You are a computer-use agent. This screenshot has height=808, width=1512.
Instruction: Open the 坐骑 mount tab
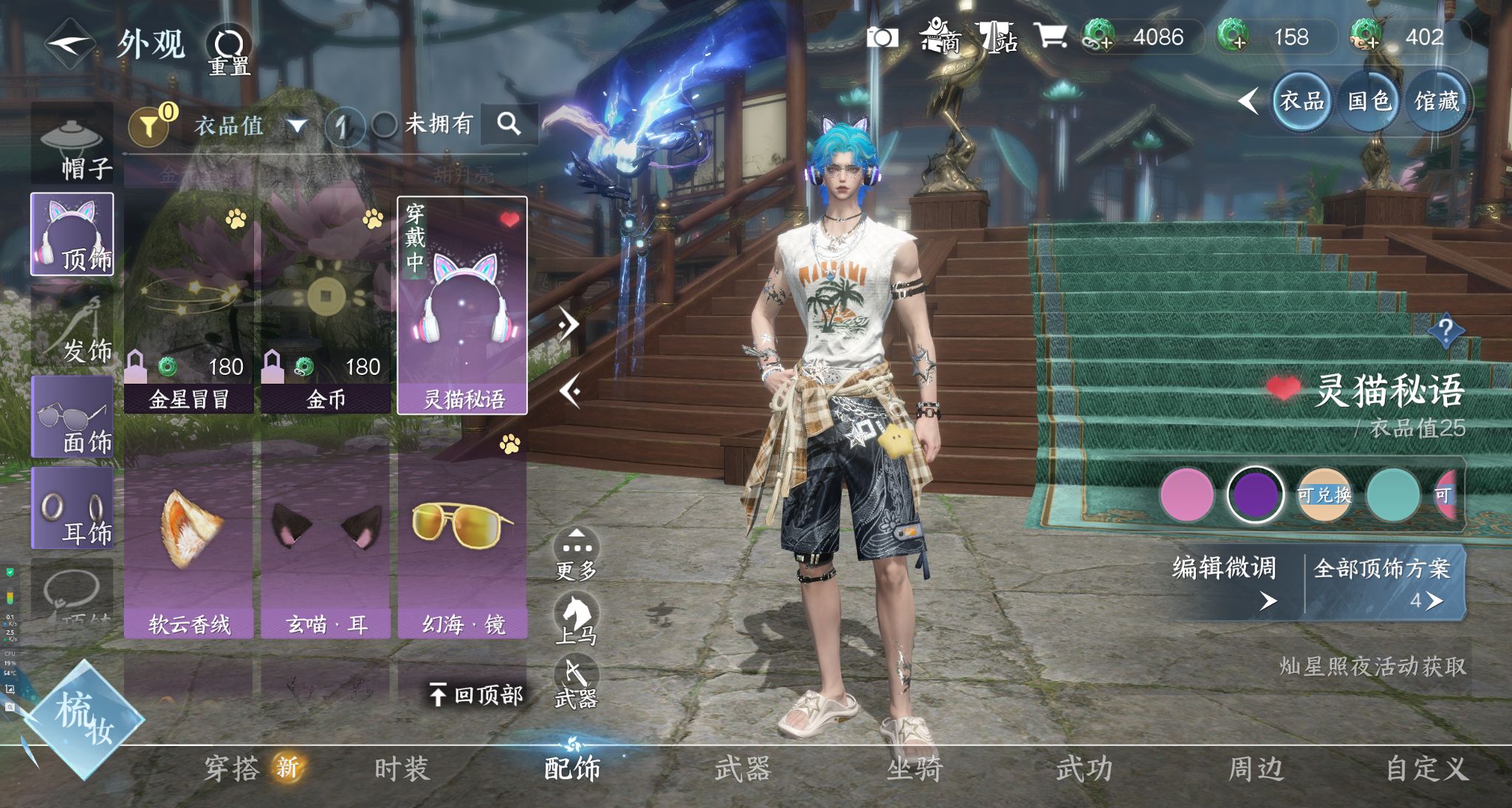914,769
